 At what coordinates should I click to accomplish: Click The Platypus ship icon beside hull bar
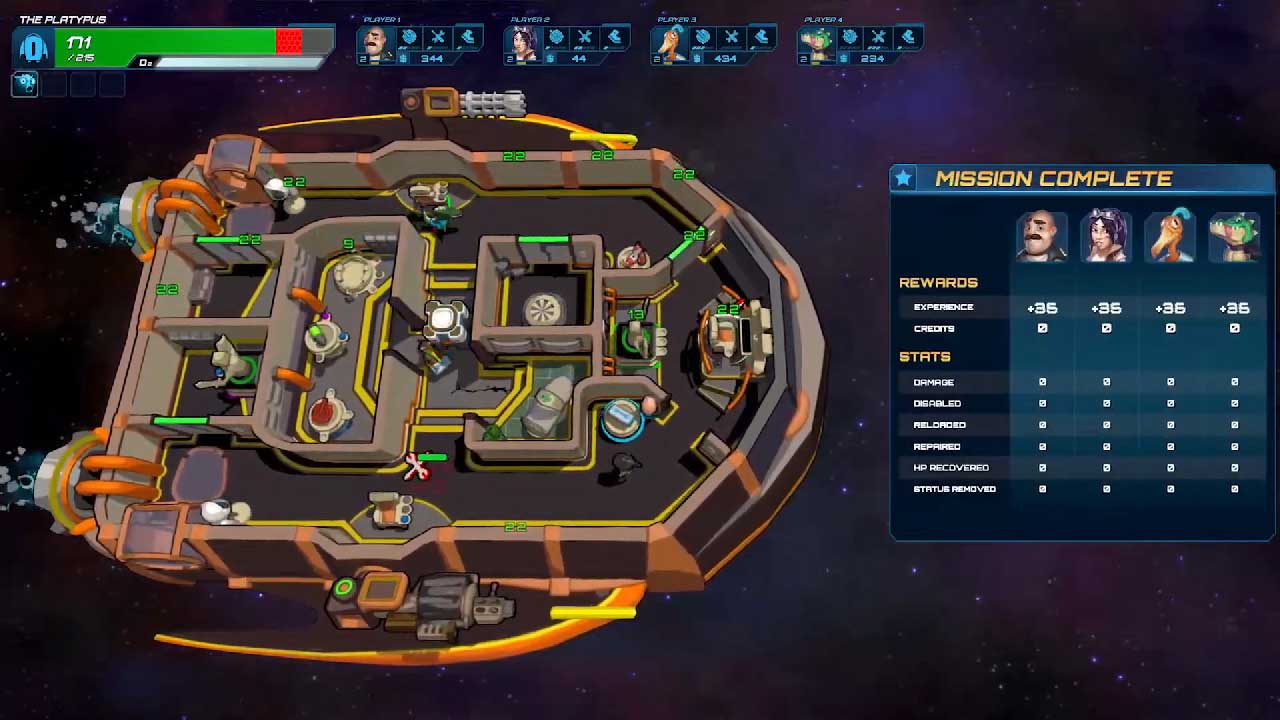click(34, 47)
